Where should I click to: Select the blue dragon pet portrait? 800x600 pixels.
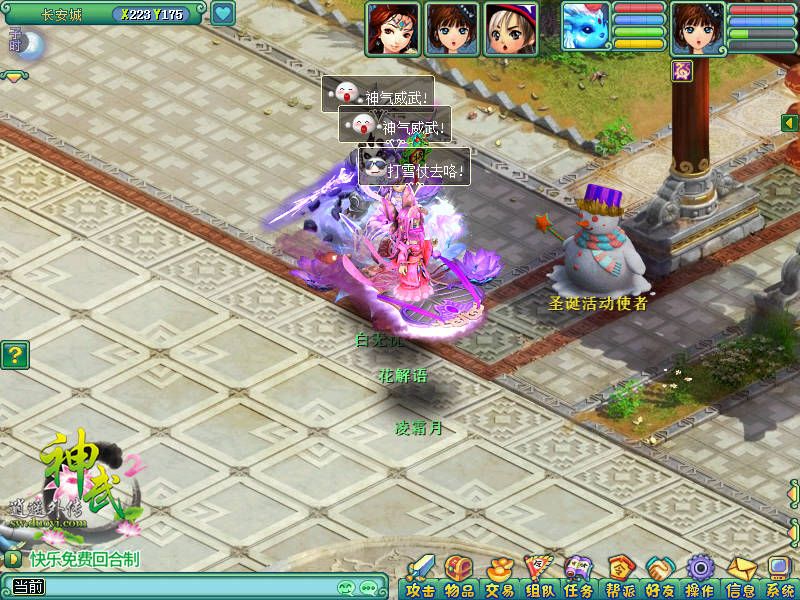pyautogui.click(x=585, y=28)
